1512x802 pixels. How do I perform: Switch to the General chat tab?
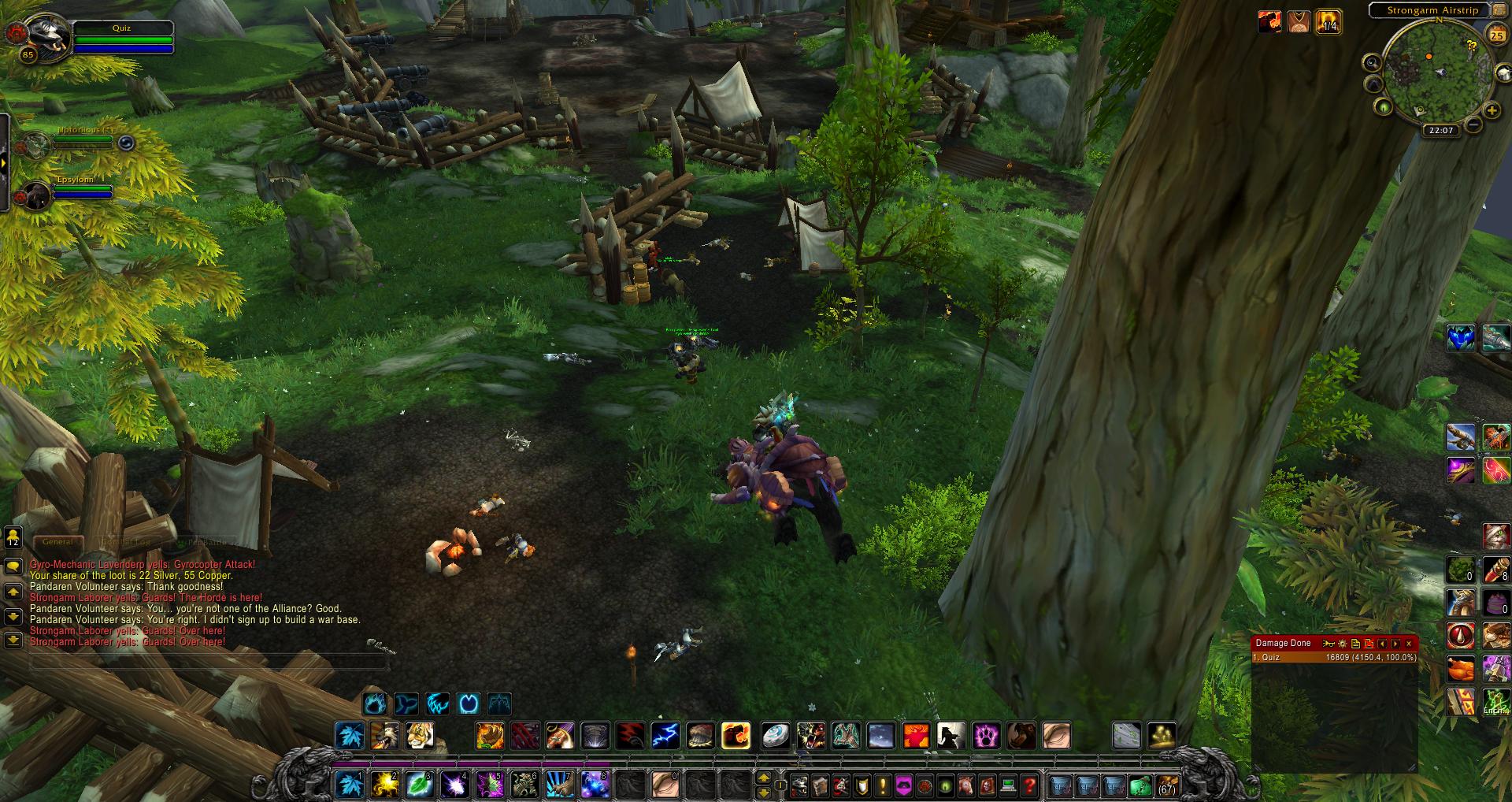tap(57, 542)
